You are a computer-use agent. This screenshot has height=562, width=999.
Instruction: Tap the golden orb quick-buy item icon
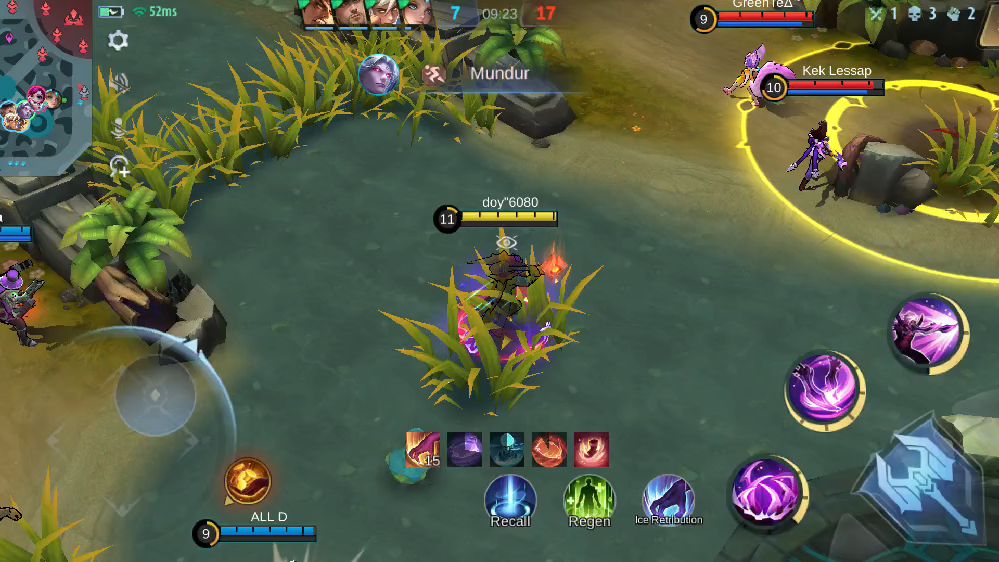pos(248,482)
